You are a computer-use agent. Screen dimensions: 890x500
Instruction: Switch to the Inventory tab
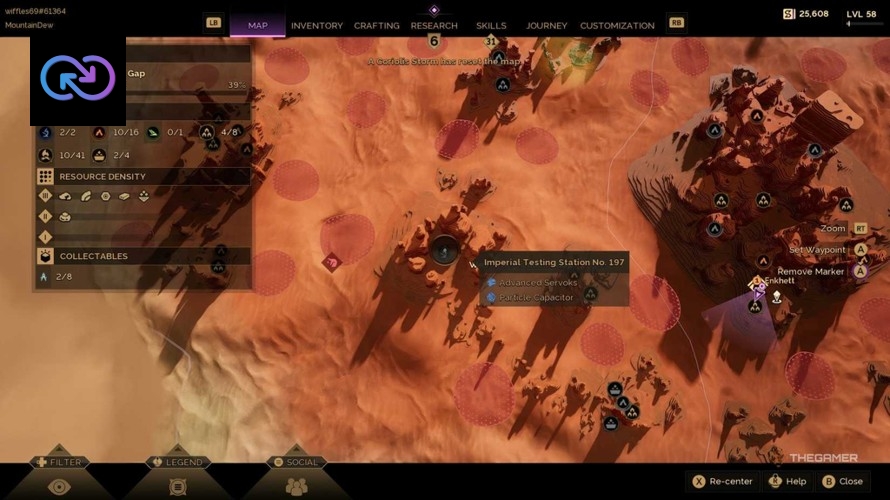pos(316,25)
